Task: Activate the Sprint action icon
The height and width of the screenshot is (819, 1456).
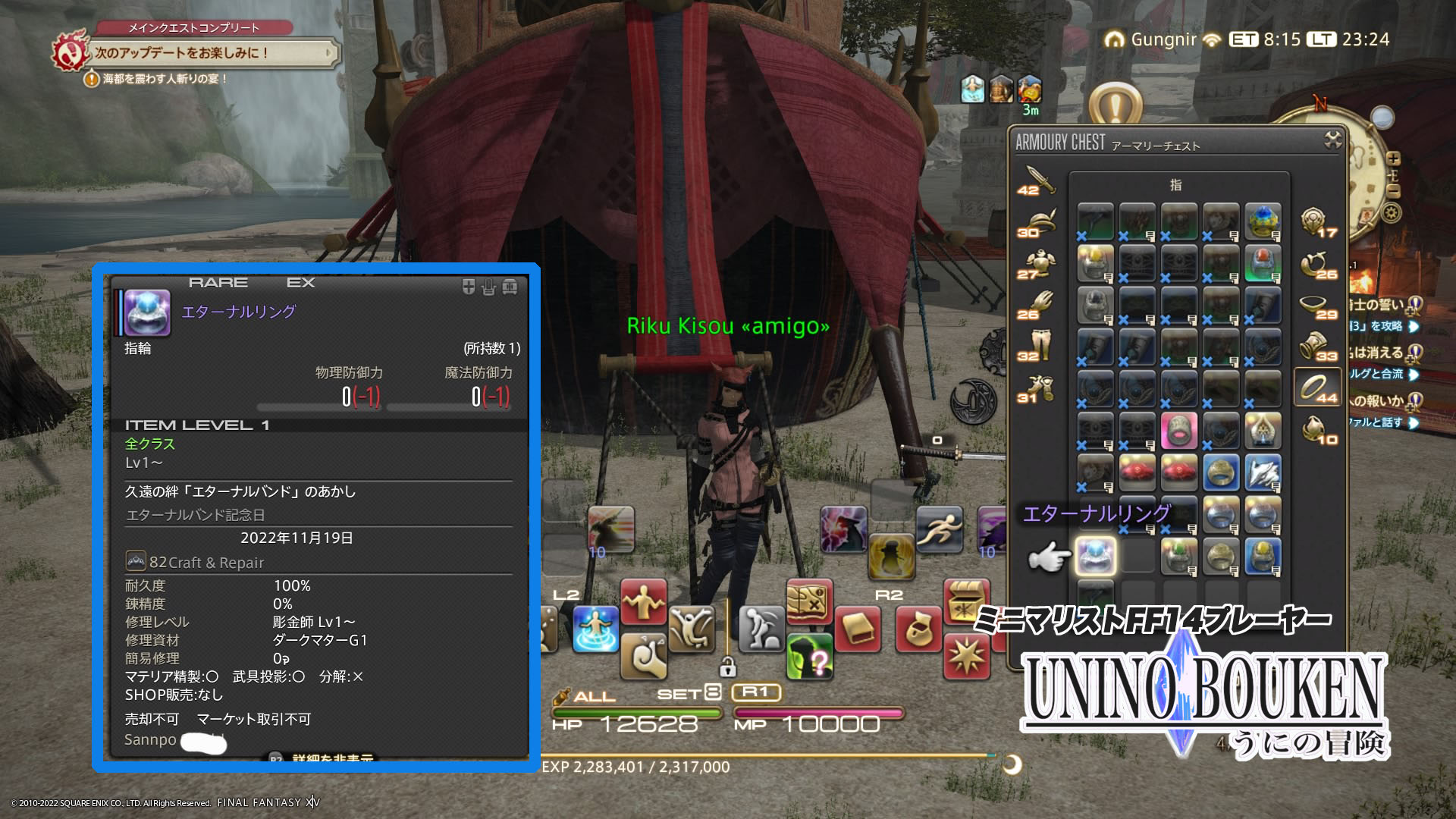Action: coord(939,529)
